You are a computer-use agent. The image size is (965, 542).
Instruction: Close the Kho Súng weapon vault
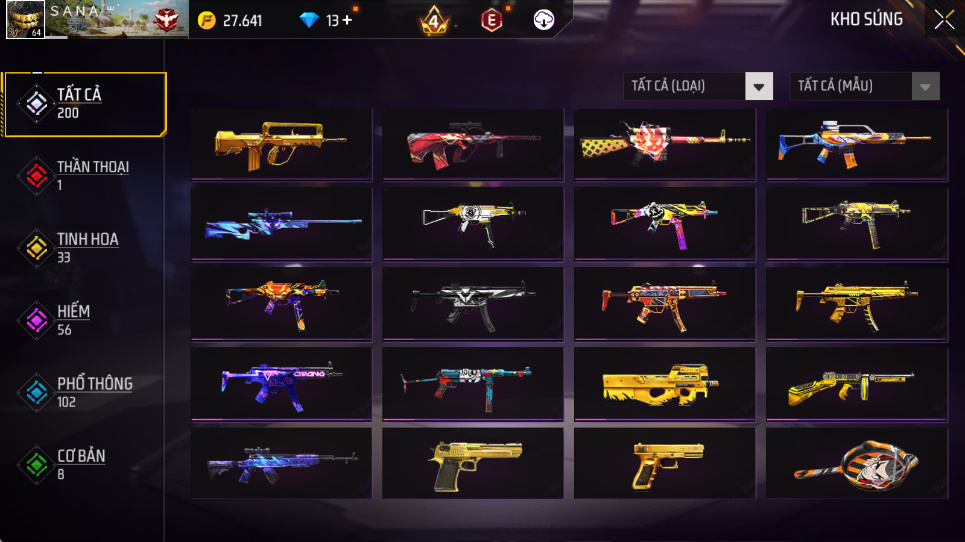click(943, 20)
